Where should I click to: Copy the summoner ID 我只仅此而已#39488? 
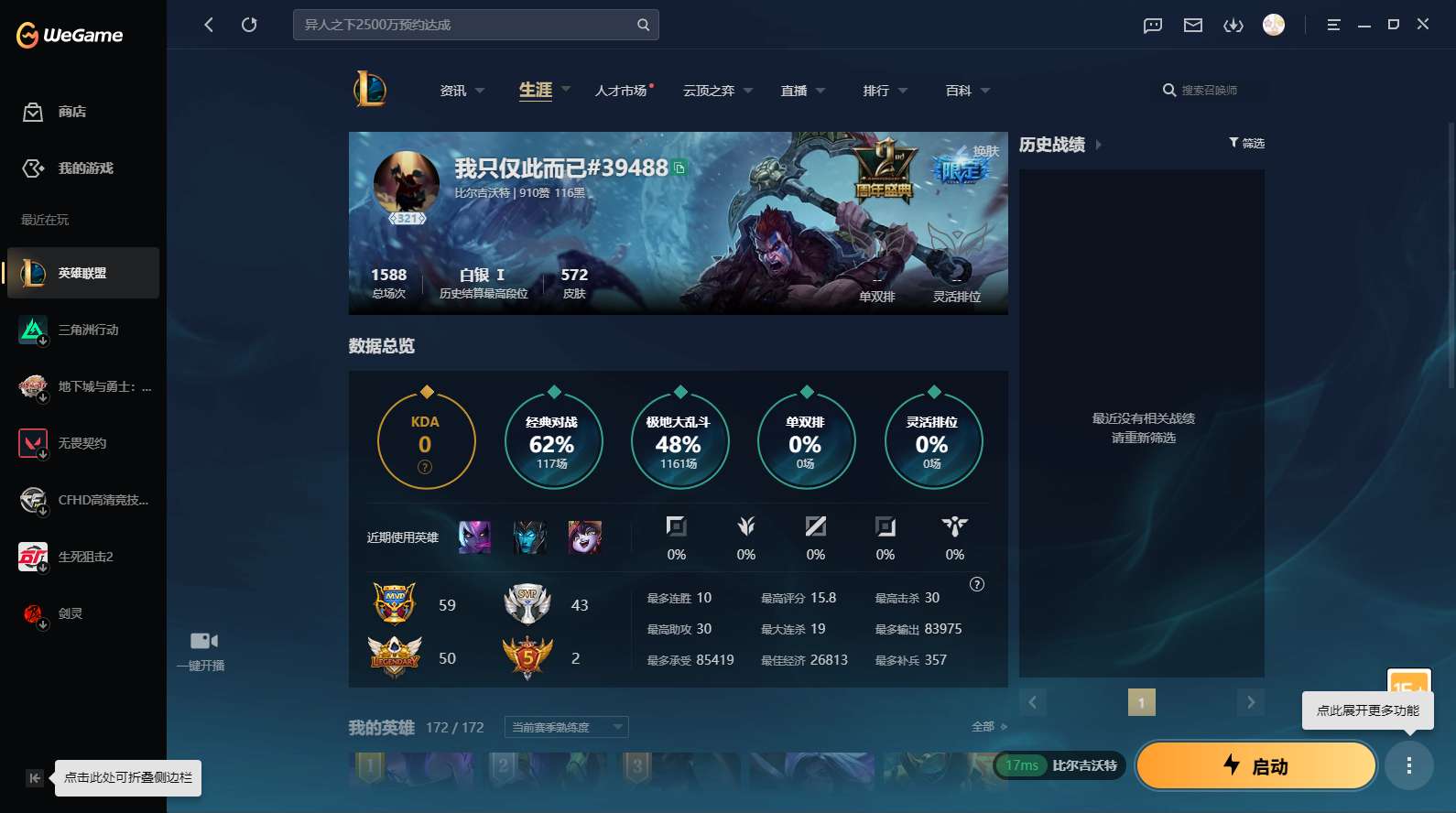click(679, 168)
